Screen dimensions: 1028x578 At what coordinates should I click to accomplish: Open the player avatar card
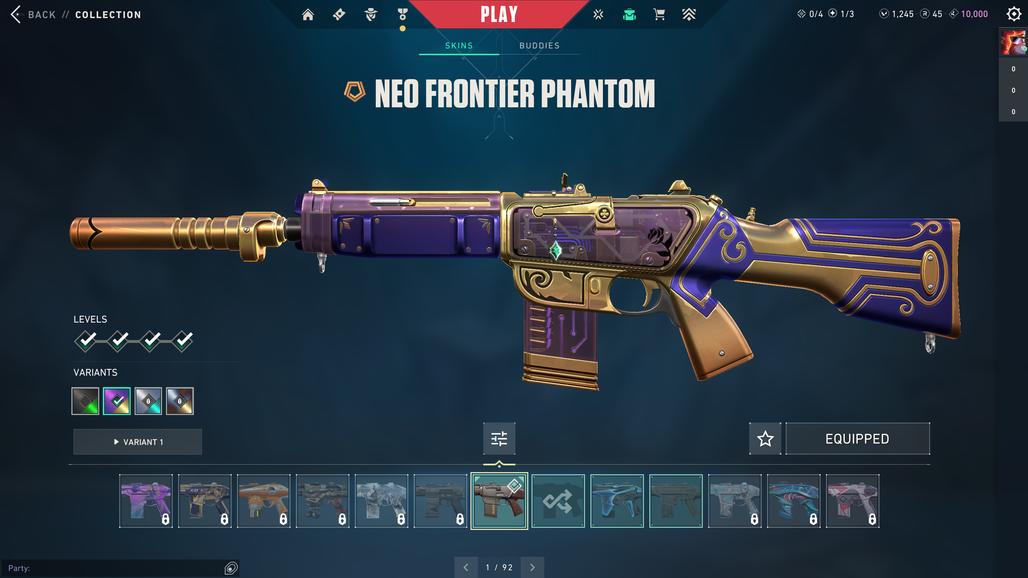1012,43
